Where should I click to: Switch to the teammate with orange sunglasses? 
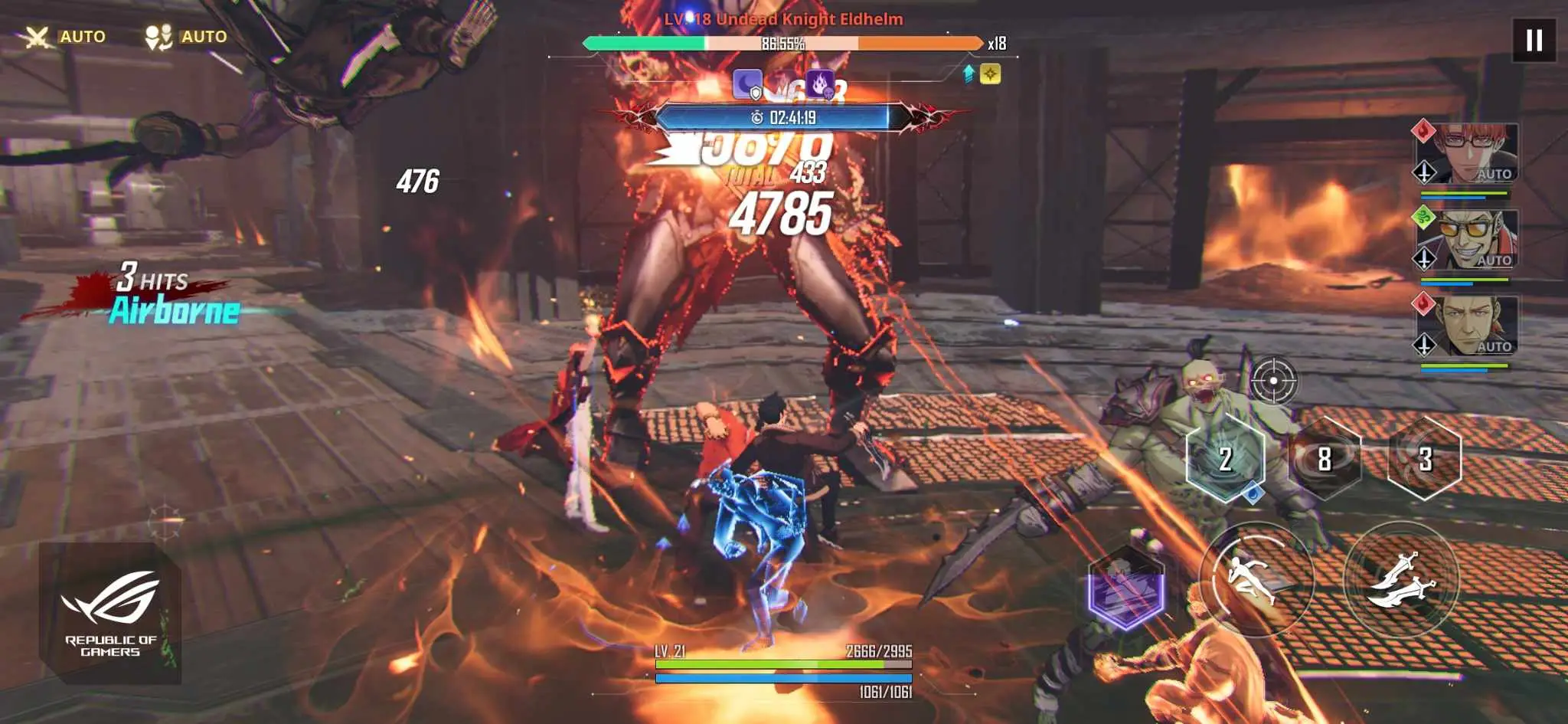click(1466, 239)
